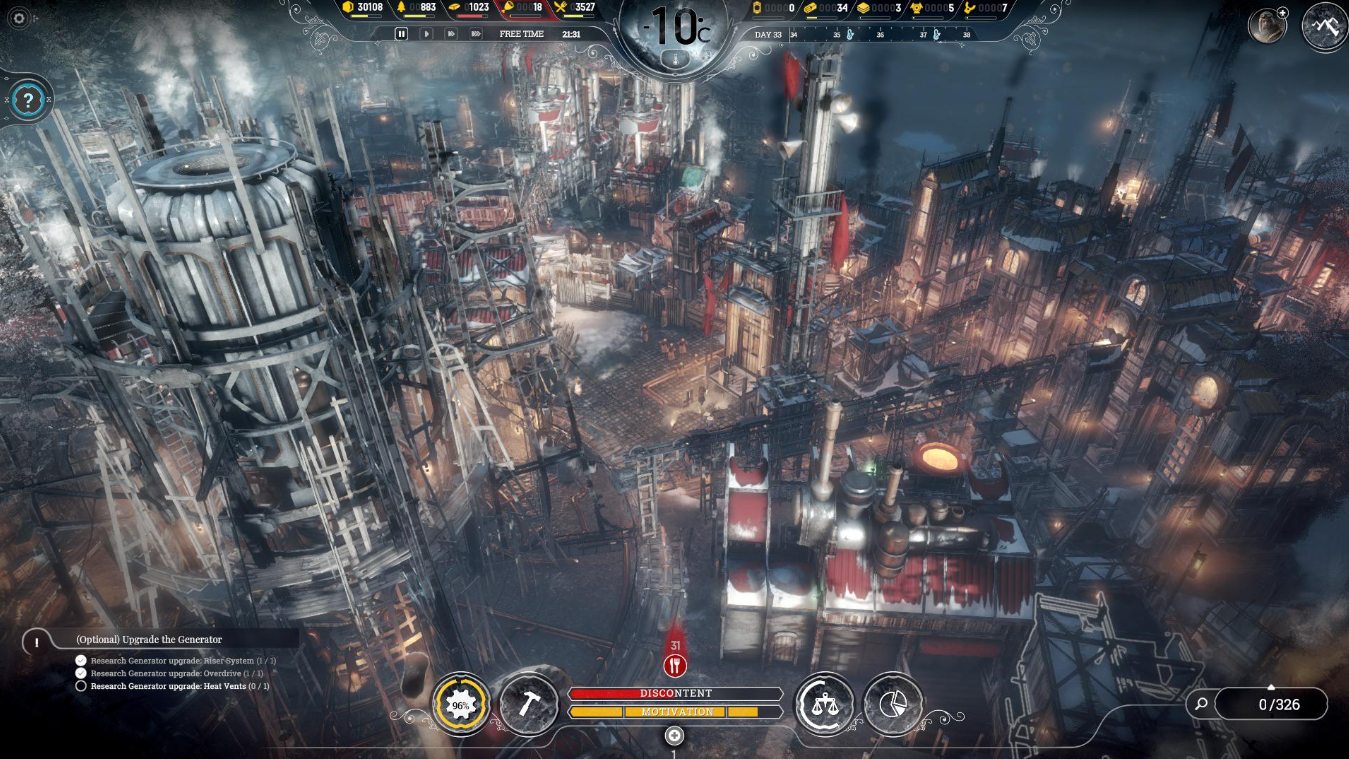Image resolution: width=1349 pixels, height=759 pixels.
Task: Select the hammer construction menu icon
Action: 529,703
